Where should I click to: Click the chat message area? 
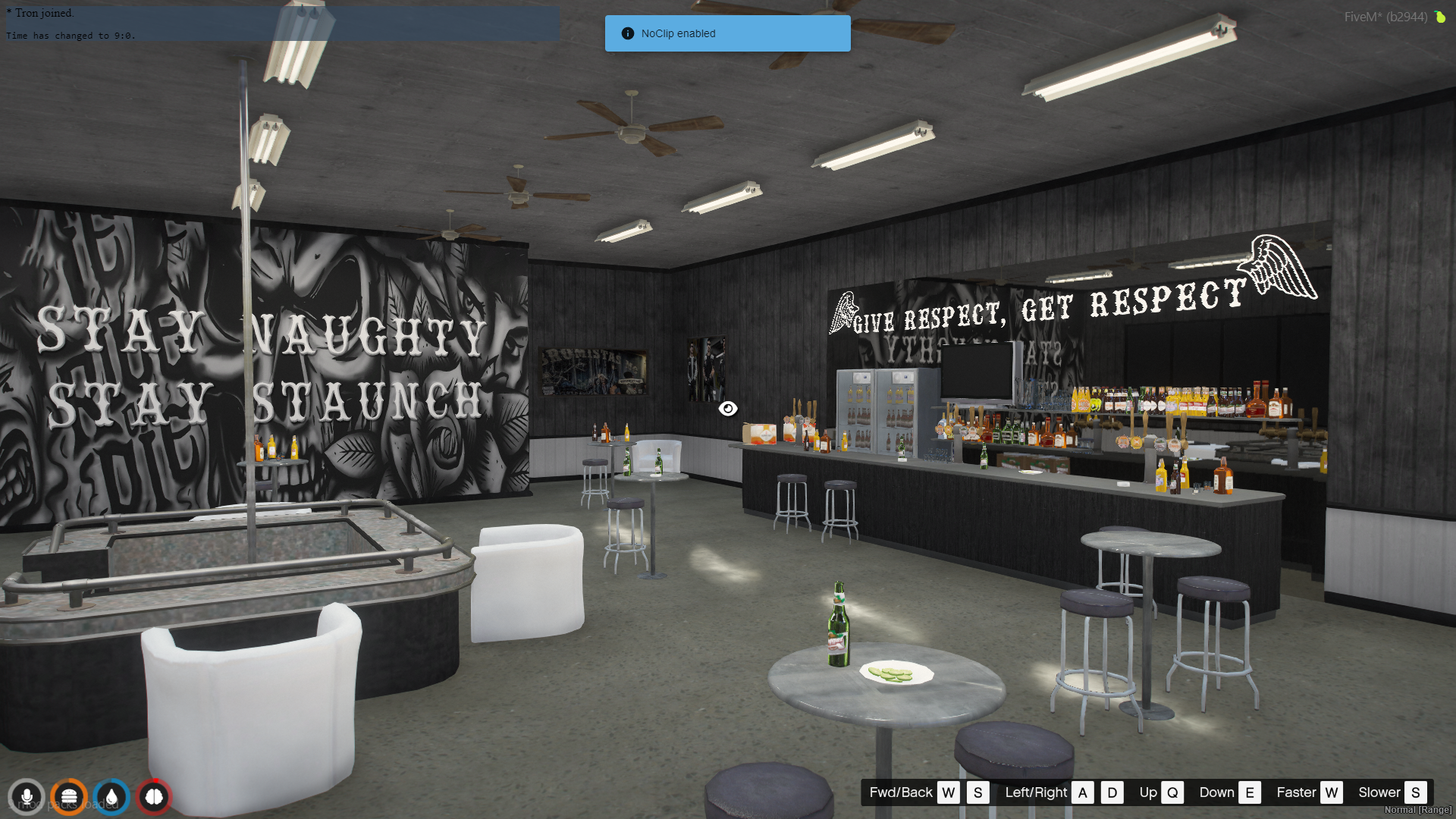coord(282,24)
